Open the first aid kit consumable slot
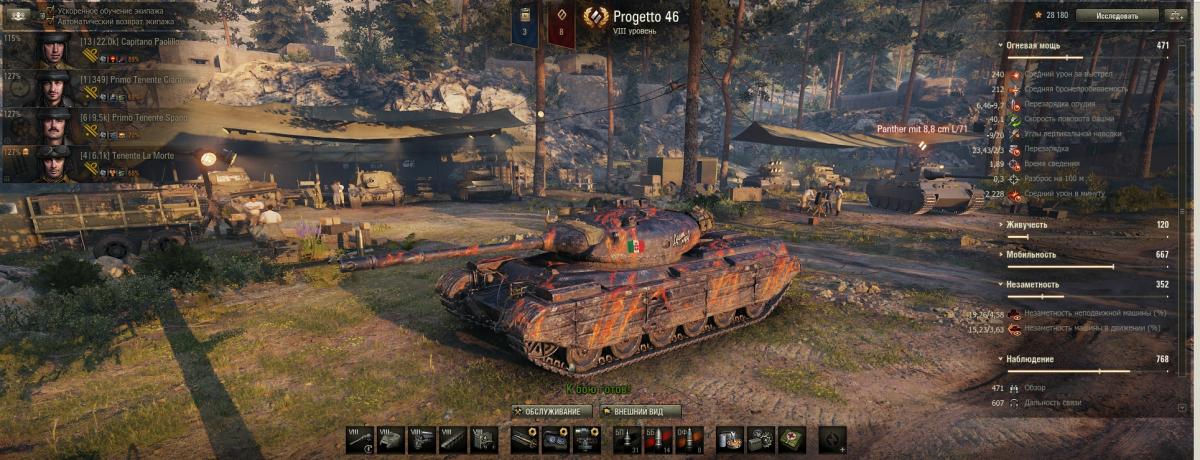1200x460 pixels. coord(792,439)
